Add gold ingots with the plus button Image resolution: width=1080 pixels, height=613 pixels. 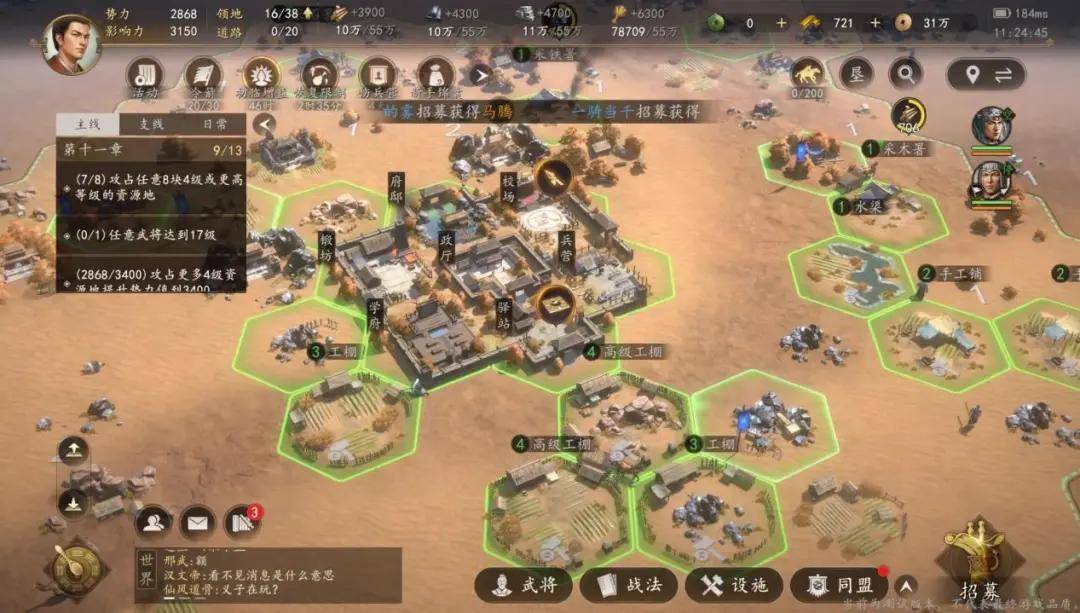pos(875,23)
